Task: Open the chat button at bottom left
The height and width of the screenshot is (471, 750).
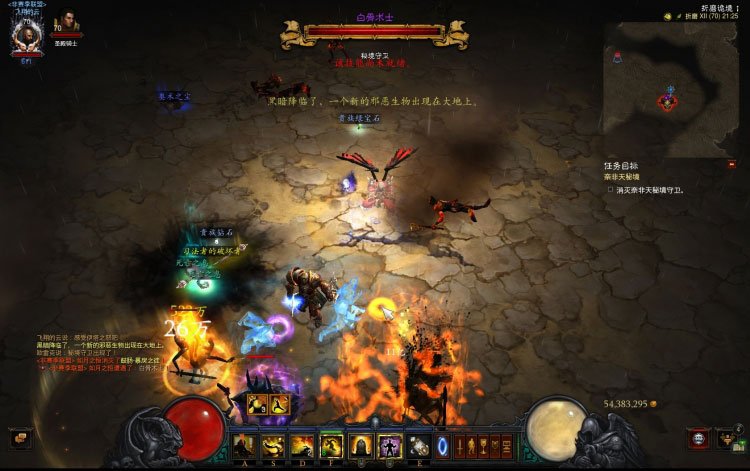Action: [x=19, y=438]
